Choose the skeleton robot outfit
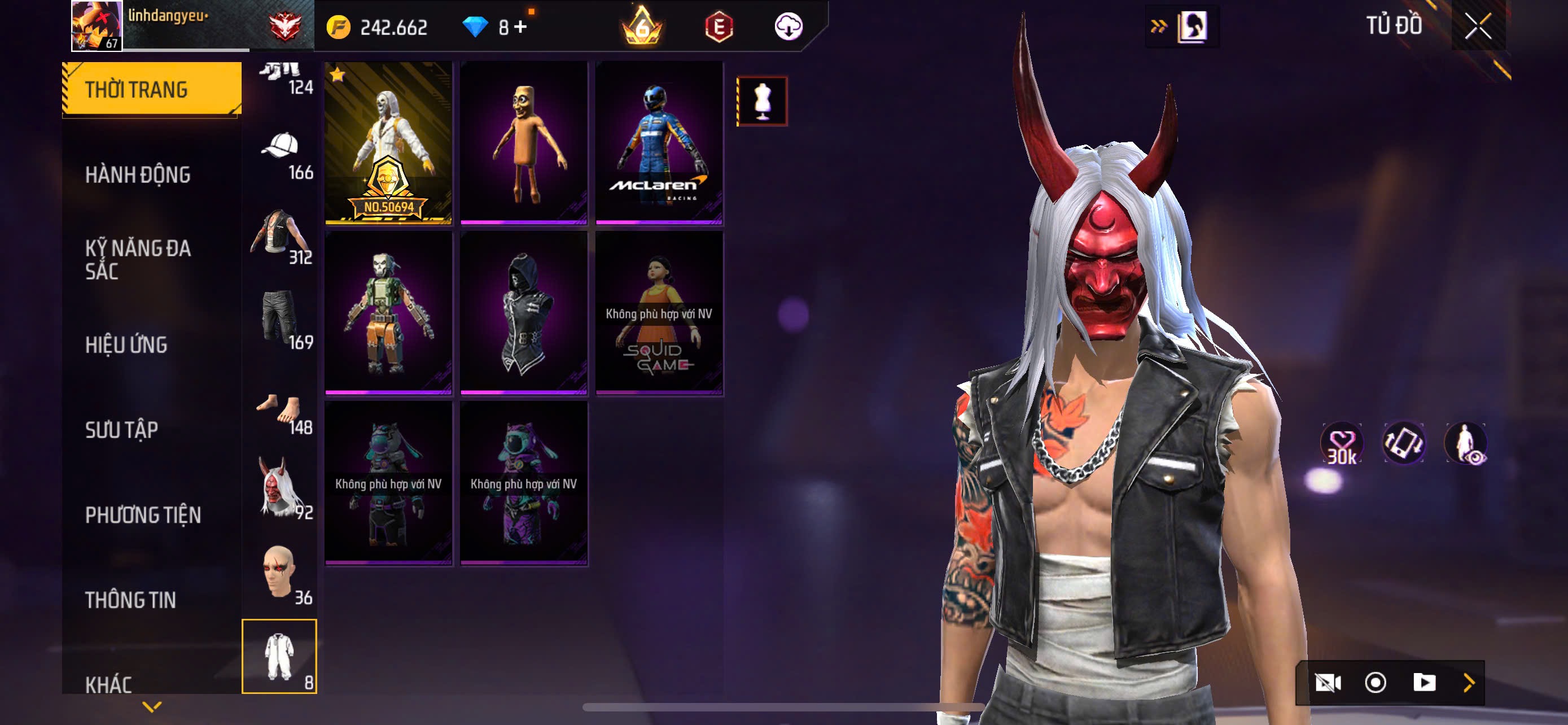This screenshot has height=725, width=1568. (x=388, y=313)
